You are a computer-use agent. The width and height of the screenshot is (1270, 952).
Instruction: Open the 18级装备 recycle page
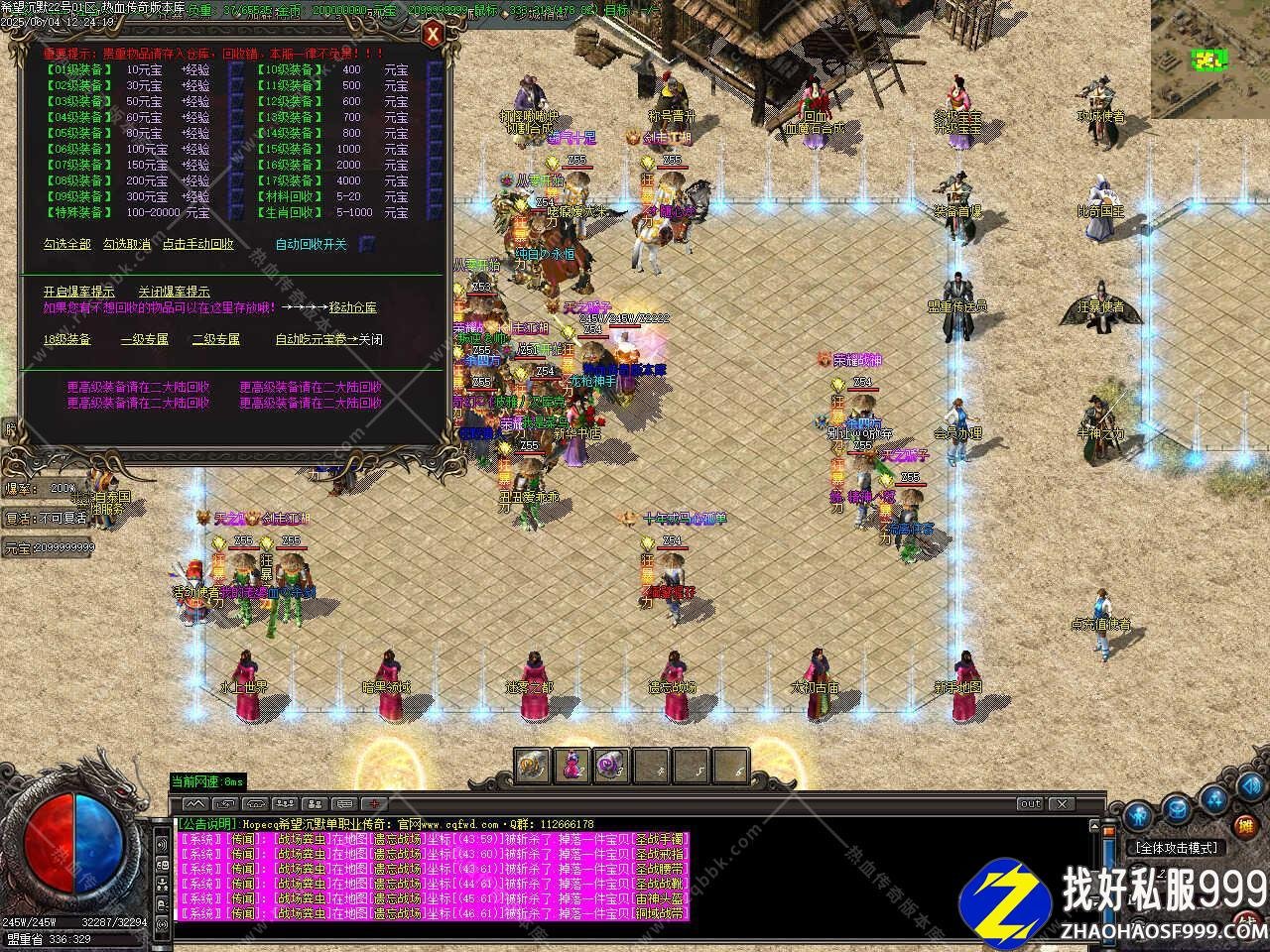point(66,339)
